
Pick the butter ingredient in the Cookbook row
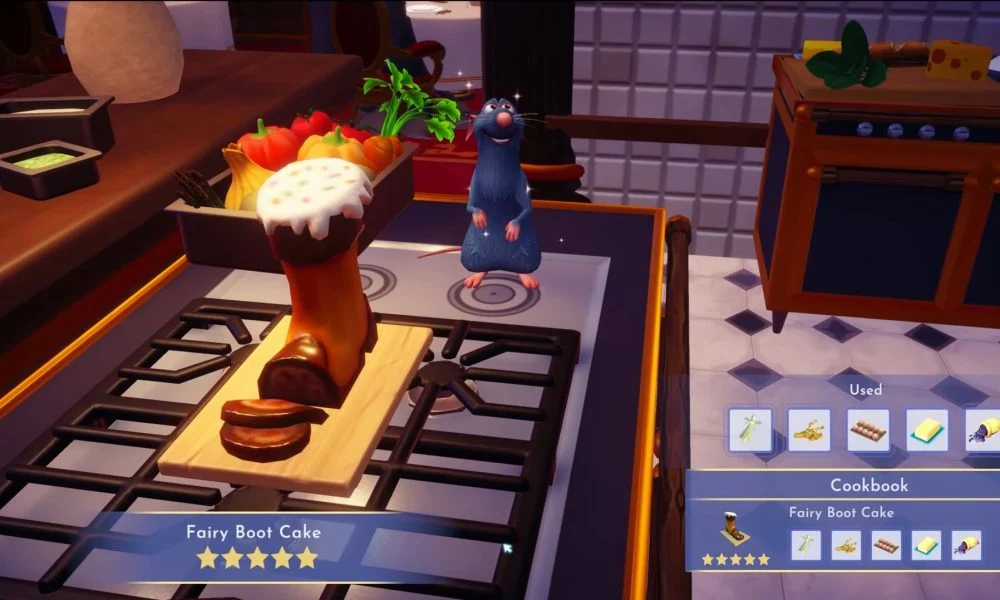[x=926, y=545]
